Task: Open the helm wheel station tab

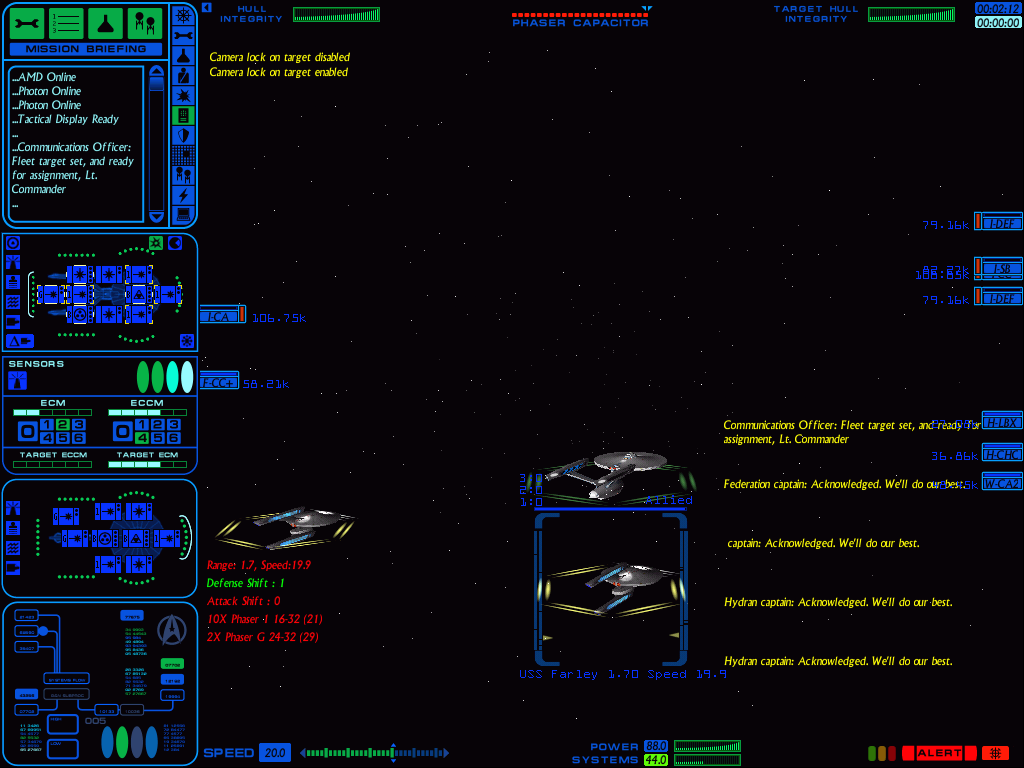Action: tap(183, 15)
